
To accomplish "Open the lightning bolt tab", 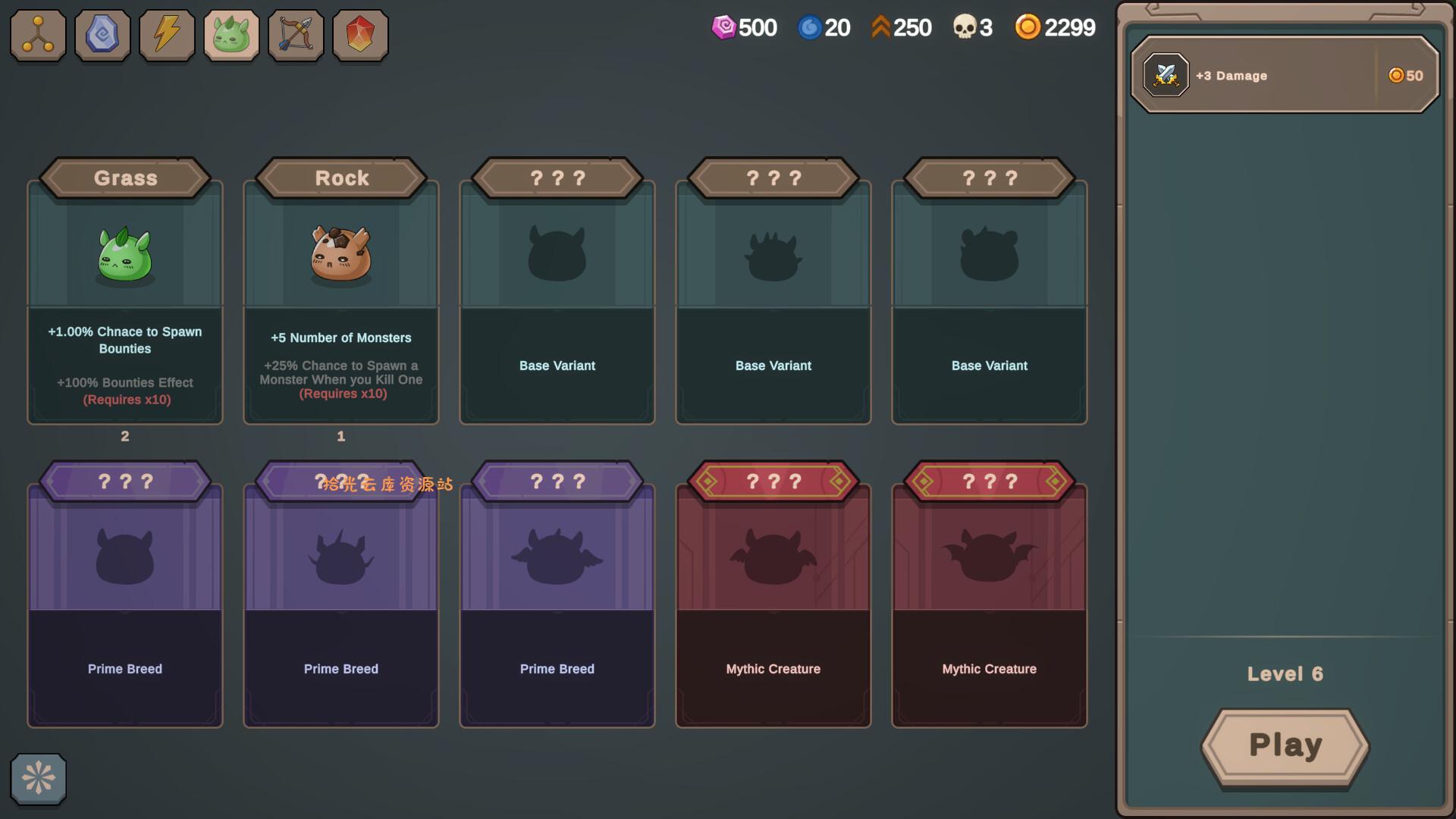I will (x=167, y=35).
